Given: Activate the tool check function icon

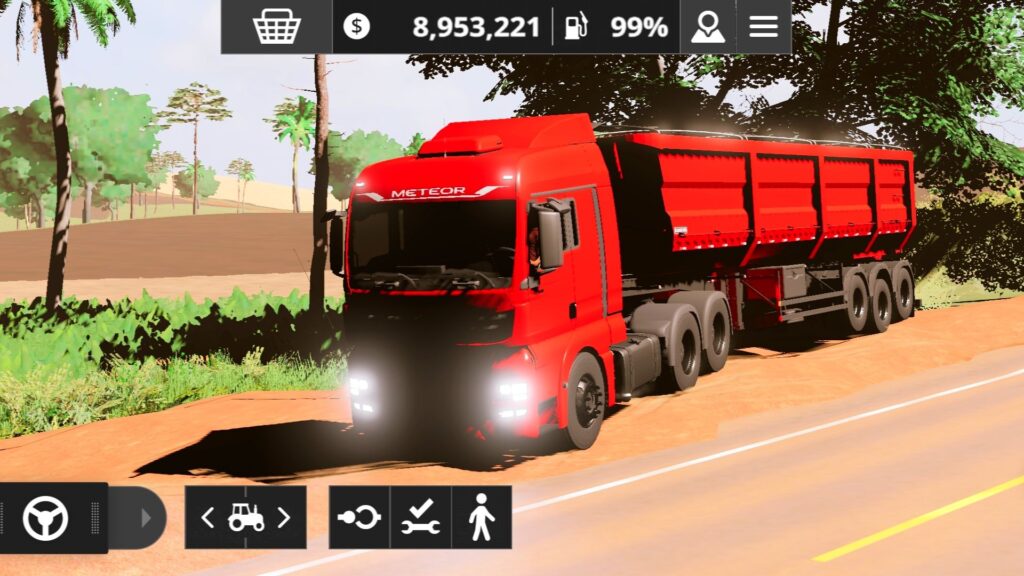Looking at the screenshot, I should [420, 518].
